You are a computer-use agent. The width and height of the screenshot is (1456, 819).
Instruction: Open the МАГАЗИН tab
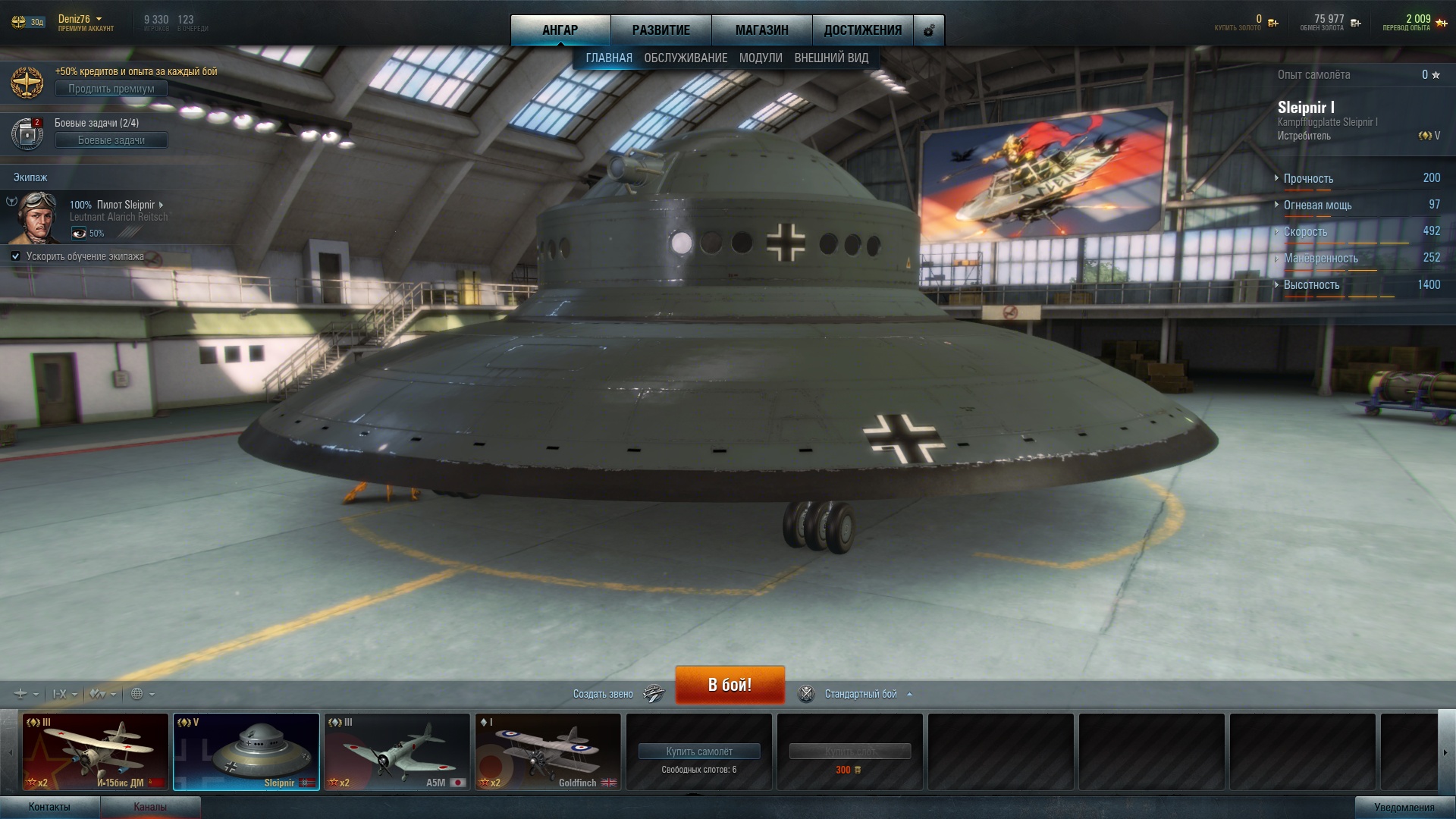point(761,30)
